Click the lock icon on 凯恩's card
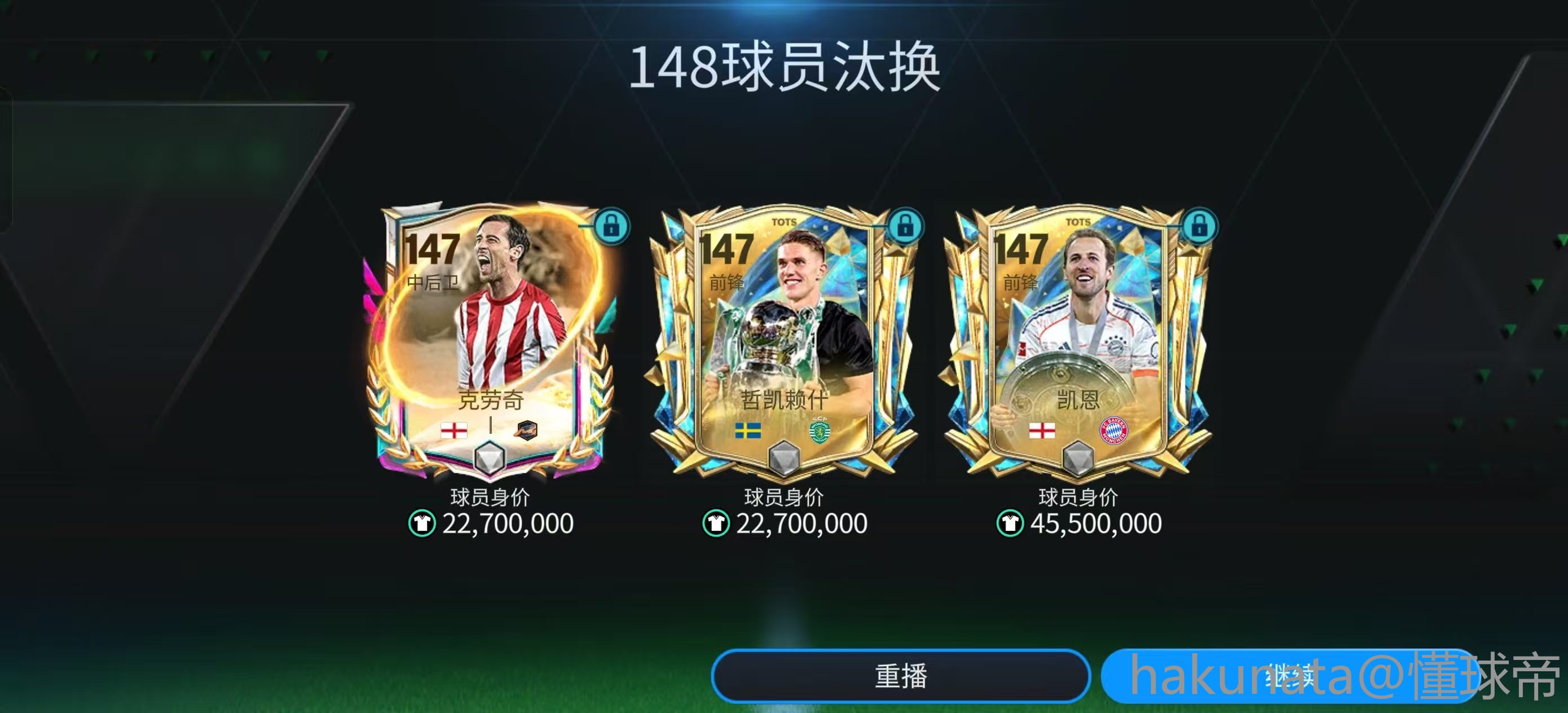 (x=1199, y=227)
